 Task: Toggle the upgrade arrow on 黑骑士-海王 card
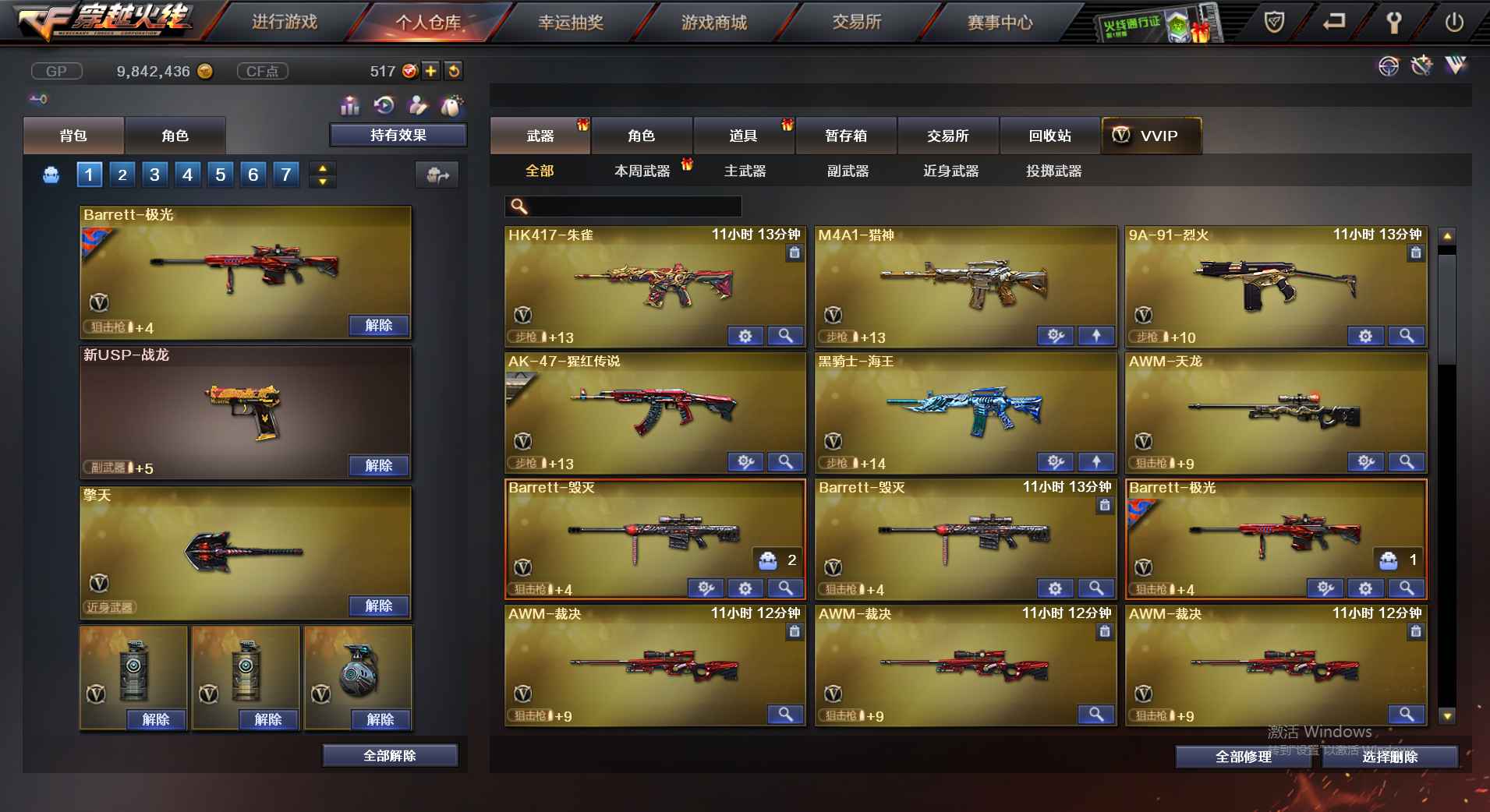pos(1097,462)
